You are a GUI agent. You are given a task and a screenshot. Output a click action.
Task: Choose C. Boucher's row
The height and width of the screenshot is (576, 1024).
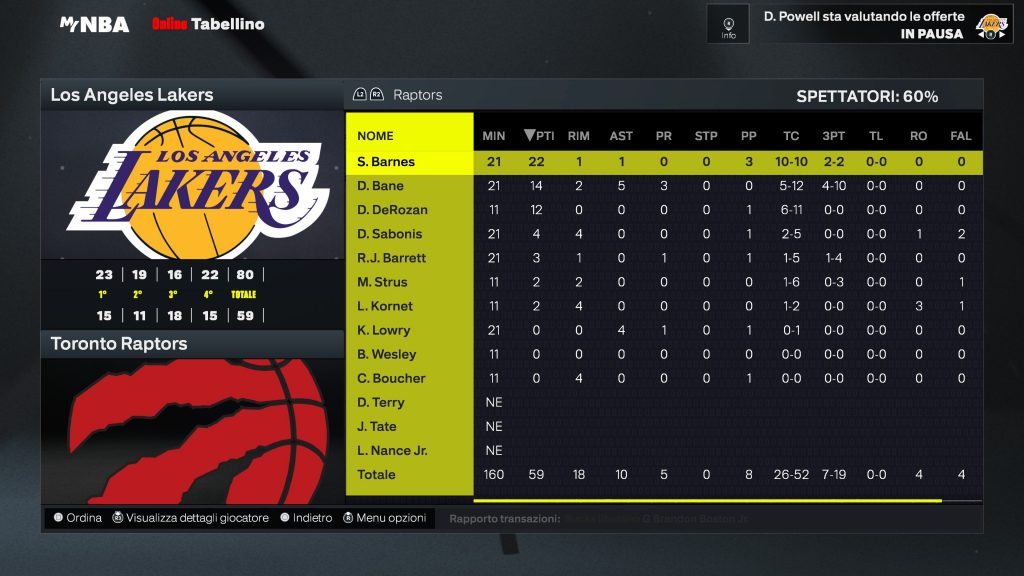pos(391,378)
